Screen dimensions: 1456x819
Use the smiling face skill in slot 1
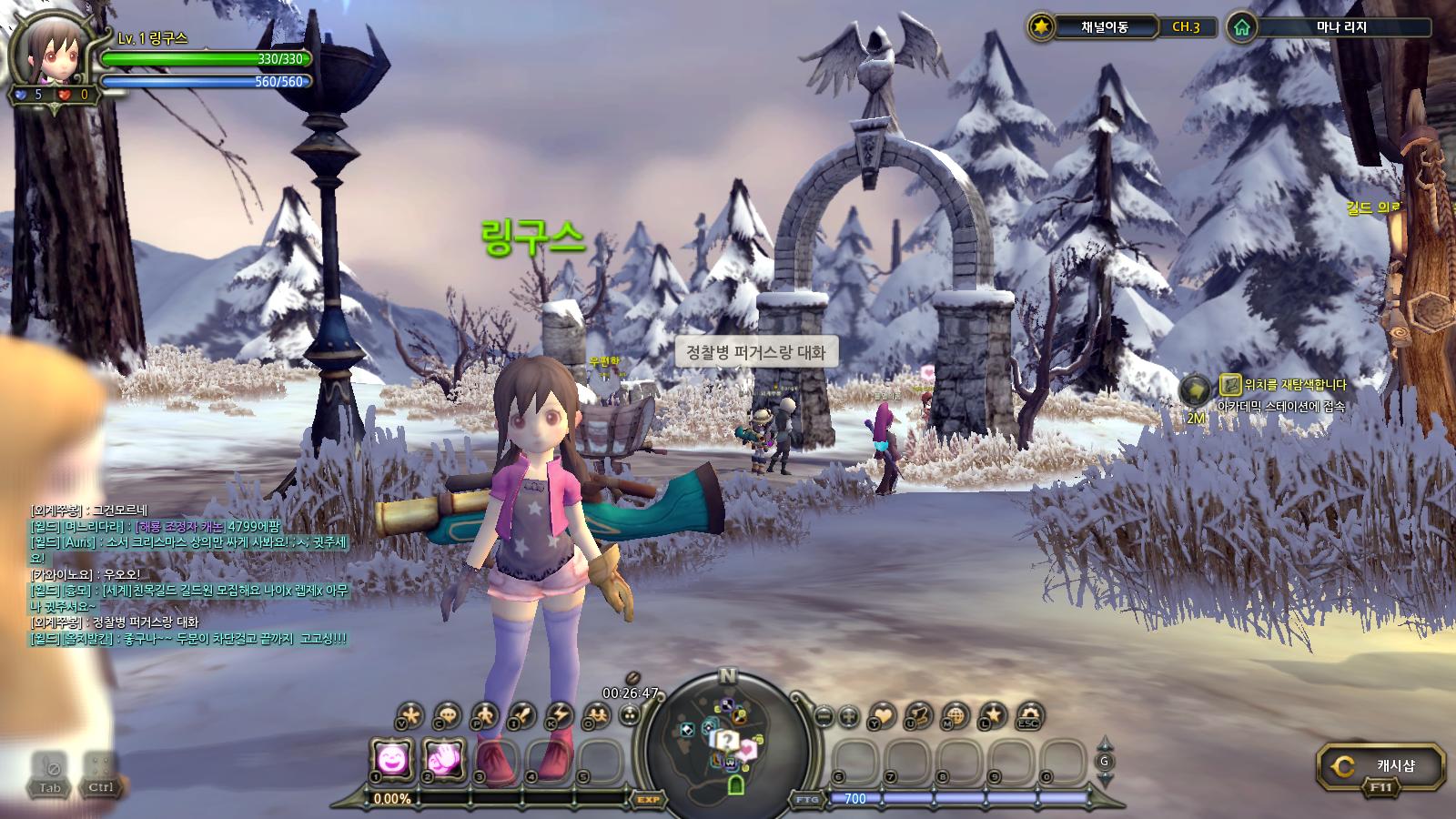point(392,758)
